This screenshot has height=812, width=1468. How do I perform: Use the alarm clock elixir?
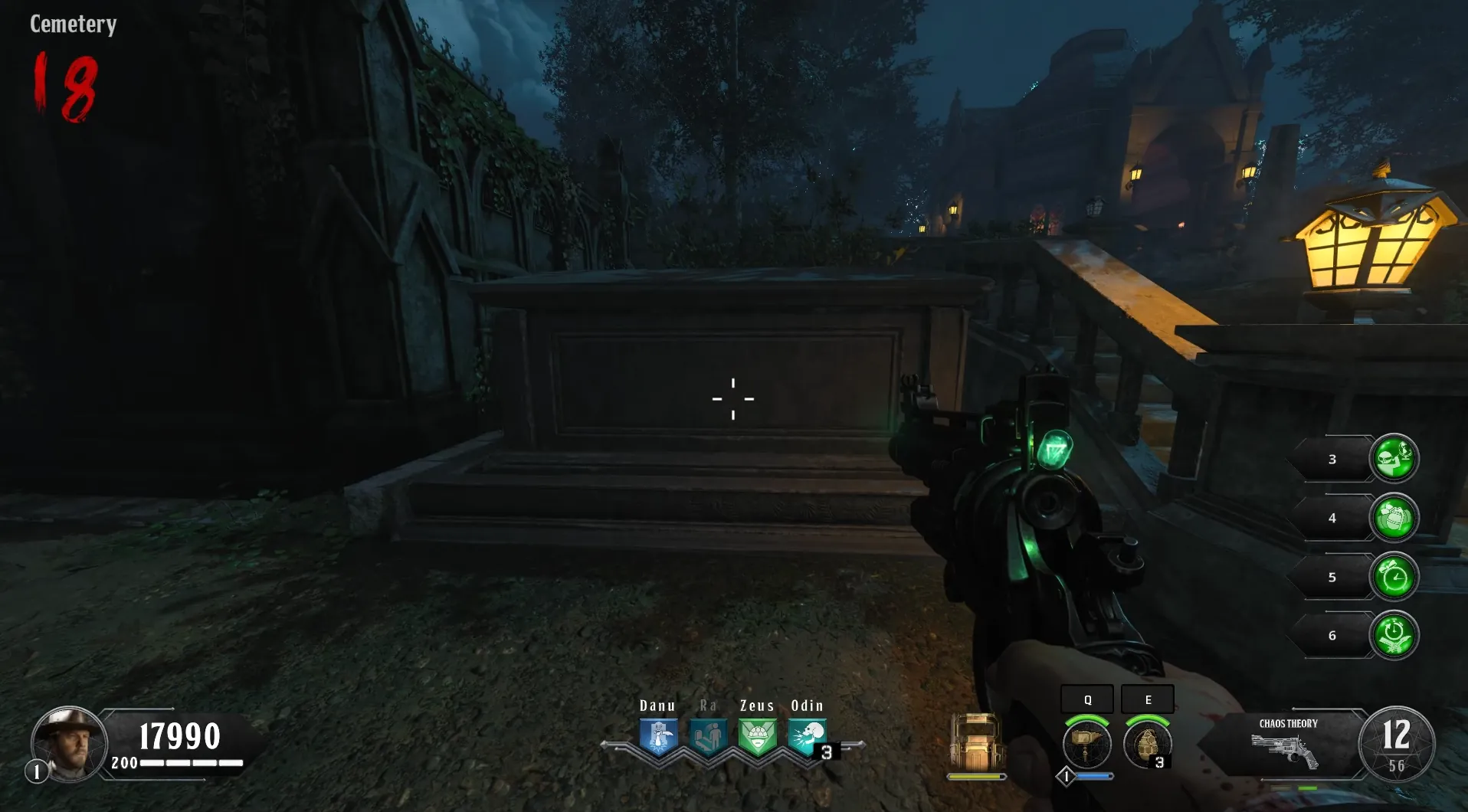pos(1394,576)
